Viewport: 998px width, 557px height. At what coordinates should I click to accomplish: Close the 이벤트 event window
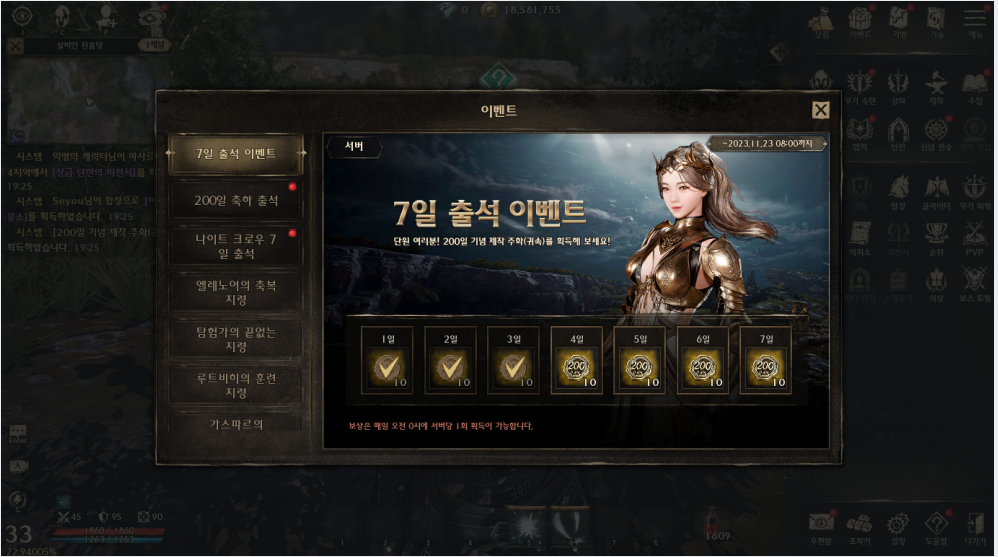820,110
